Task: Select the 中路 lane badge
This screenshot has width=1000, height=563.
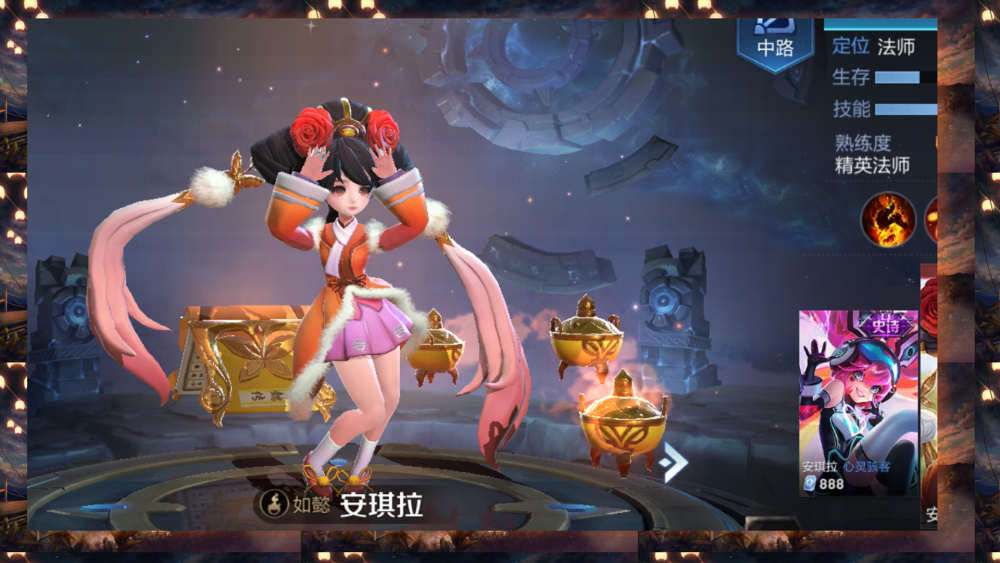Action: [774, 45]
